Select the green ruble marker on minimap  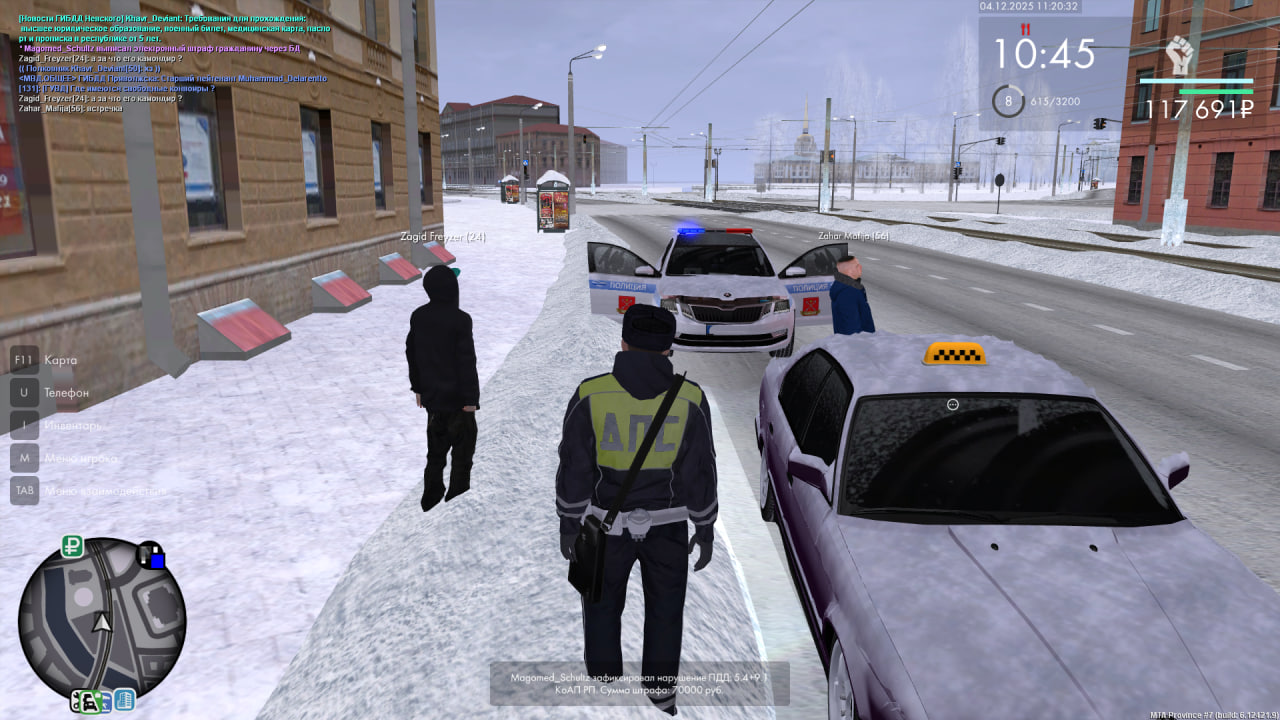click(72, 546)
